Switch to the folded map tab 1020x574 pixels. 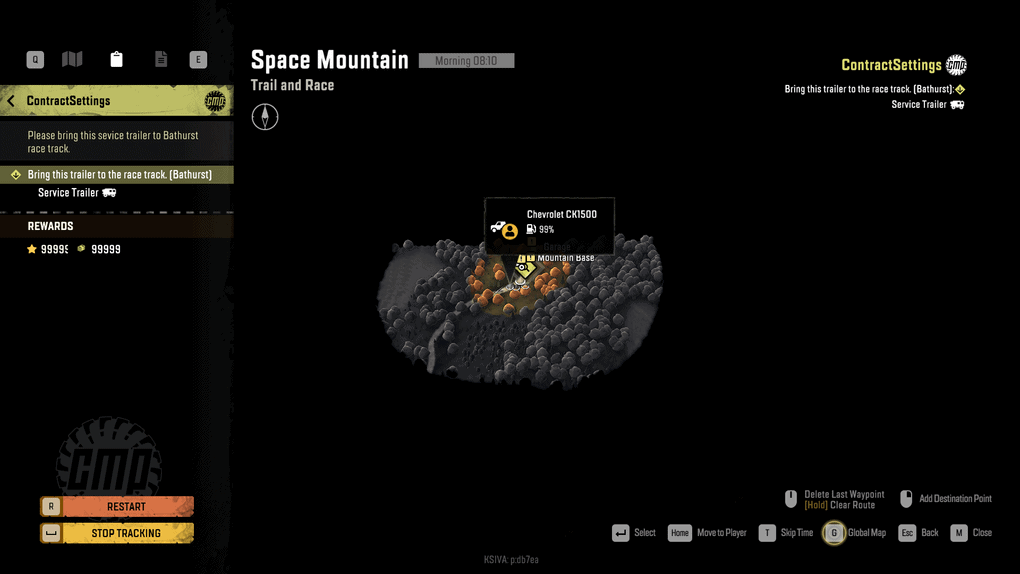pos(72,60)
